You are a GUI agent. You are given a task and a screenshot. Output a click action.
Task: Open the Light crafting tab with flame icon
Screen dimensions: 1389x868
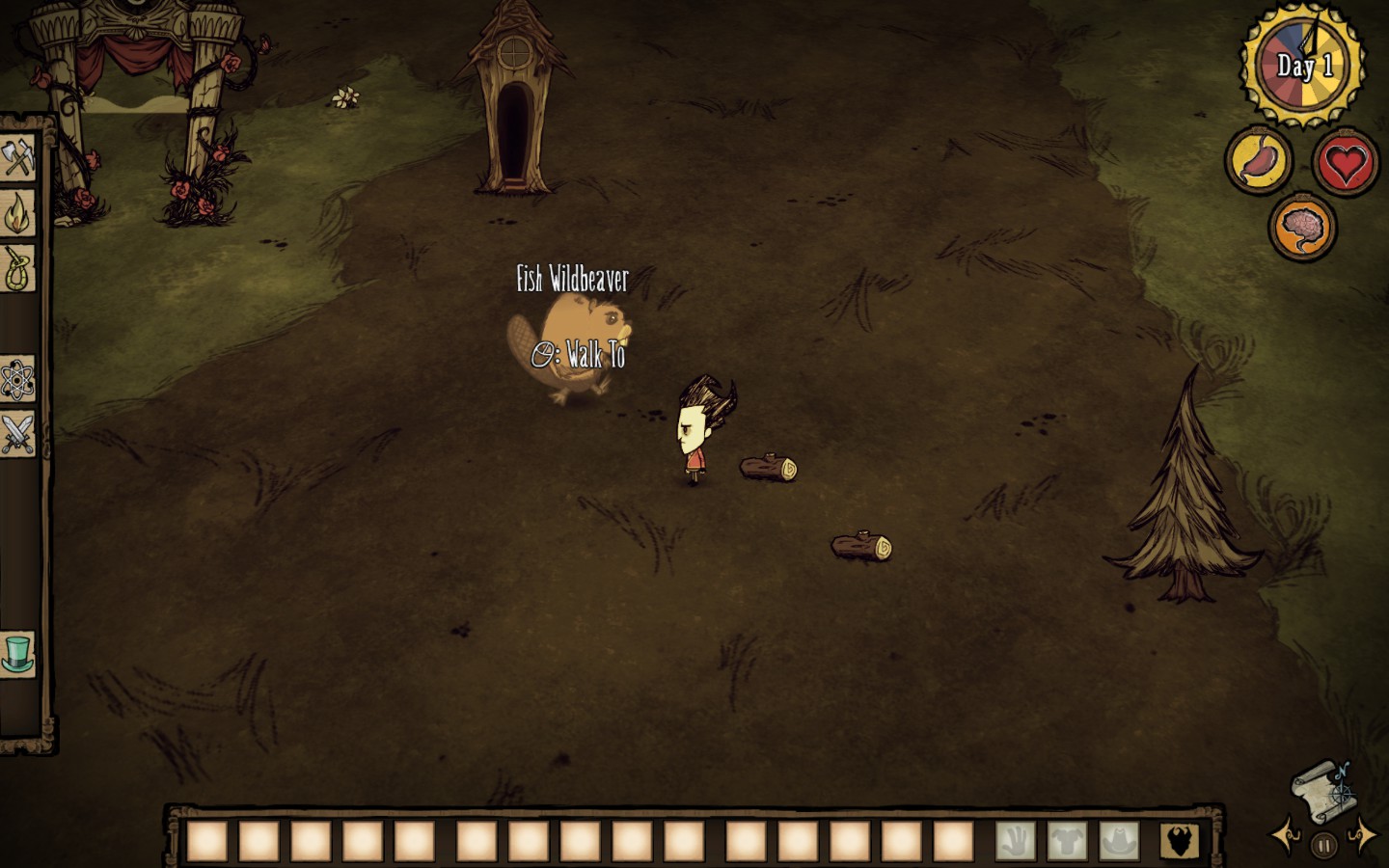tap(17, 213)
